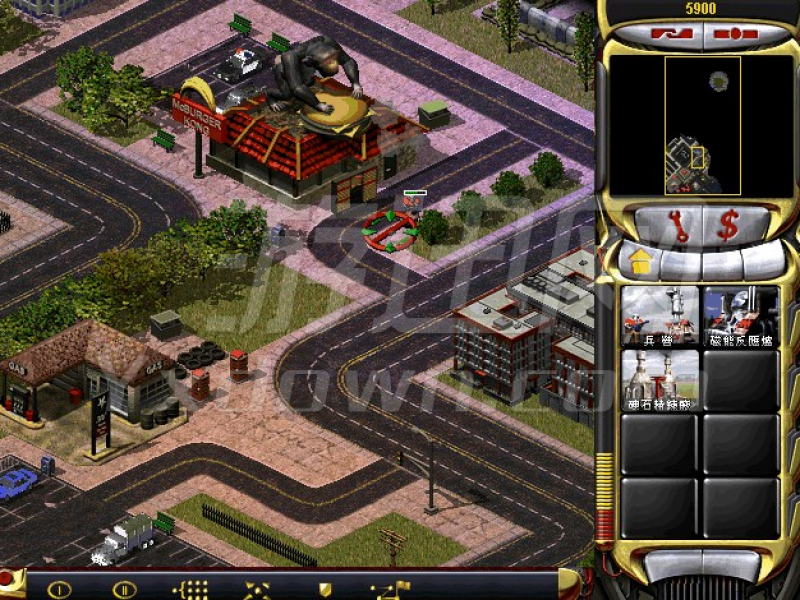Switch to the yellow house structures tab
The image size is (800, 600).
(x=639, y=264)
